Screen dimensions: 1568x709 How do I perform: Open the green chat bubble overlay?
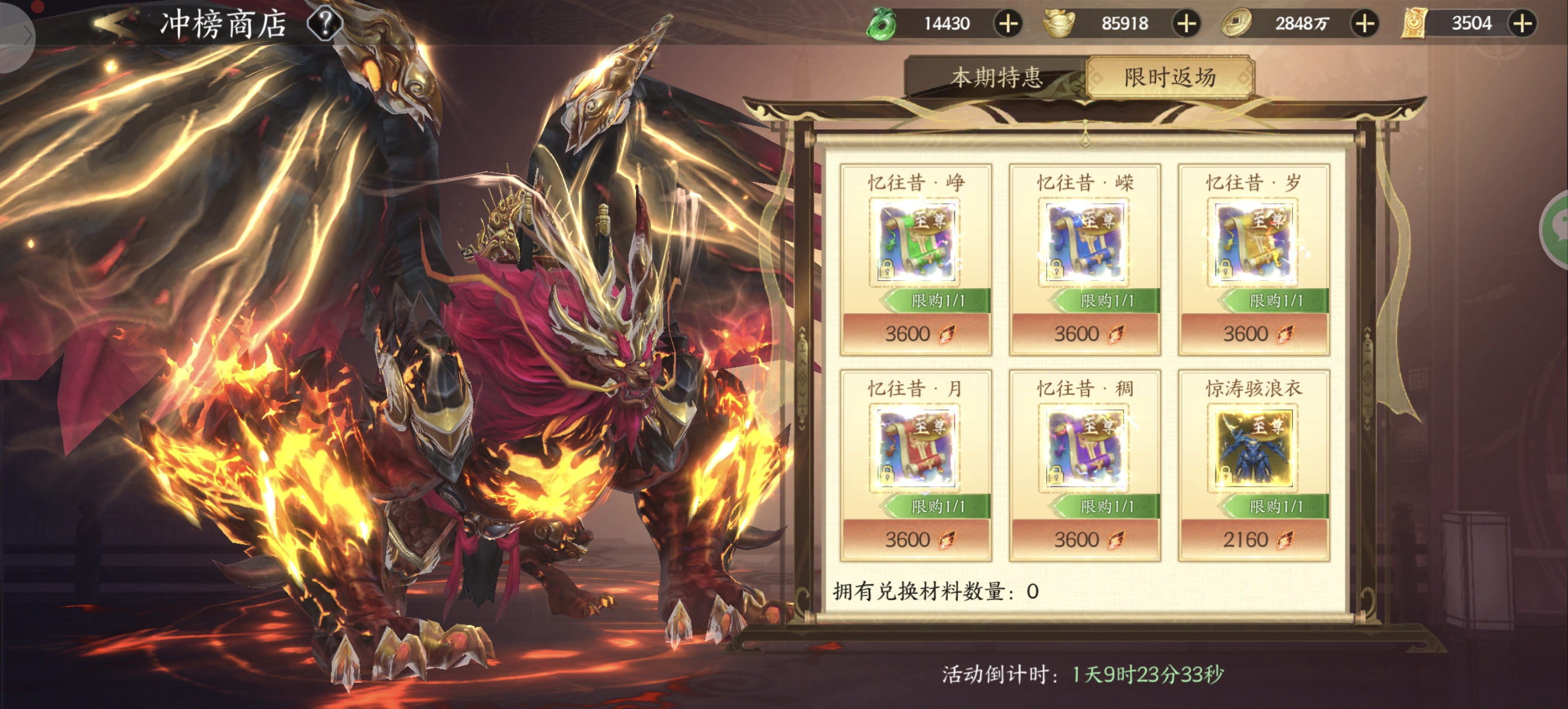(1556, 229)
